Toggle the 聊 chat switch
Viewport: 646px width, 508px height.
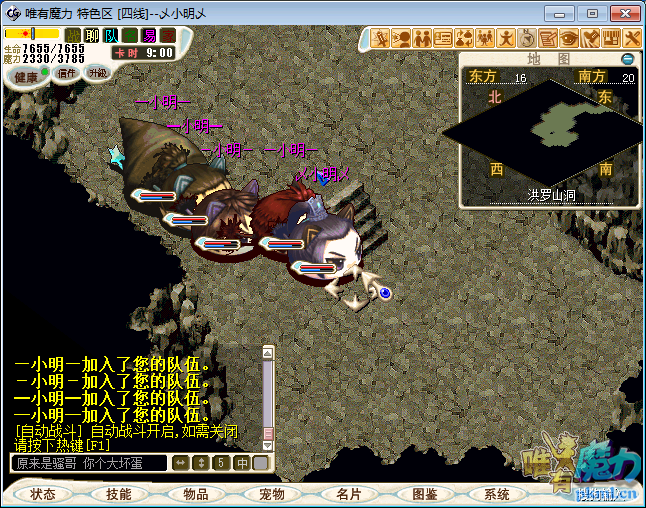tap(92, 35)
